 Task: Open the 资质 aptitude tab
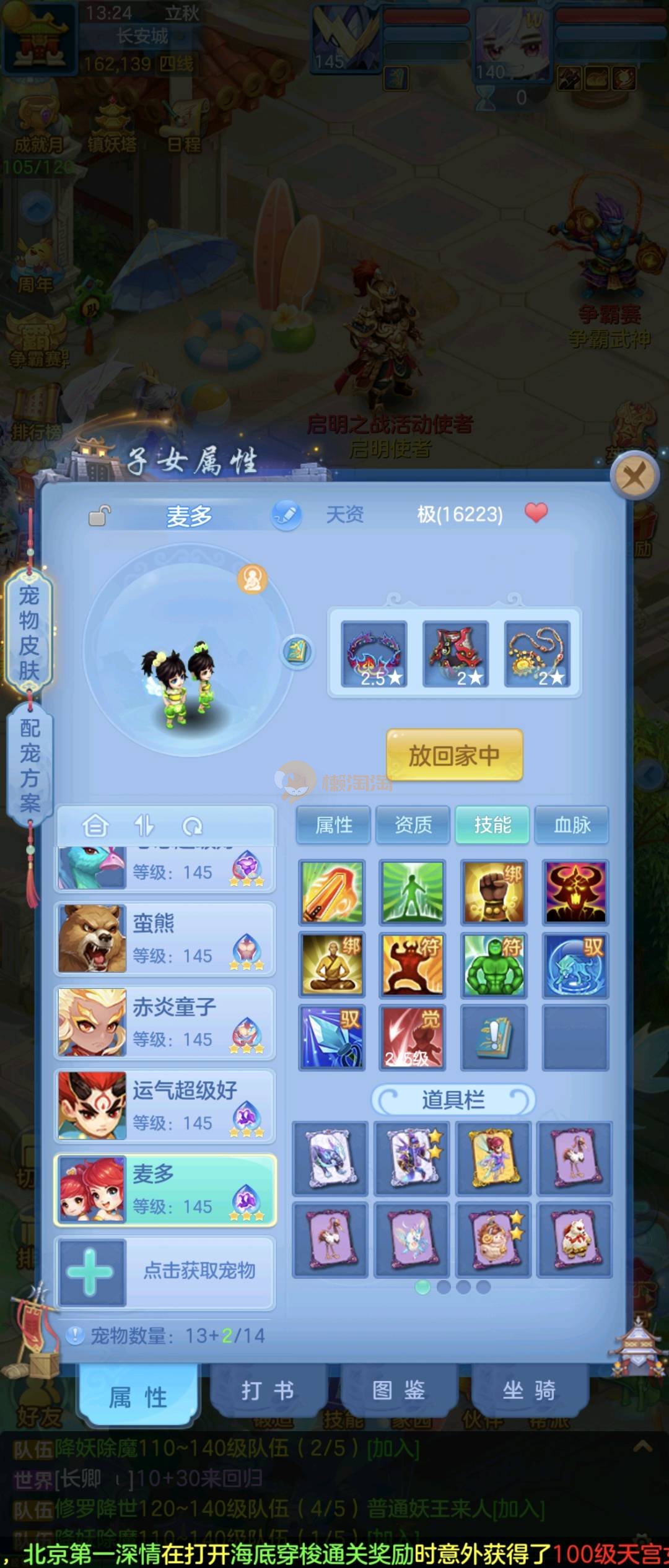(413, 825)
